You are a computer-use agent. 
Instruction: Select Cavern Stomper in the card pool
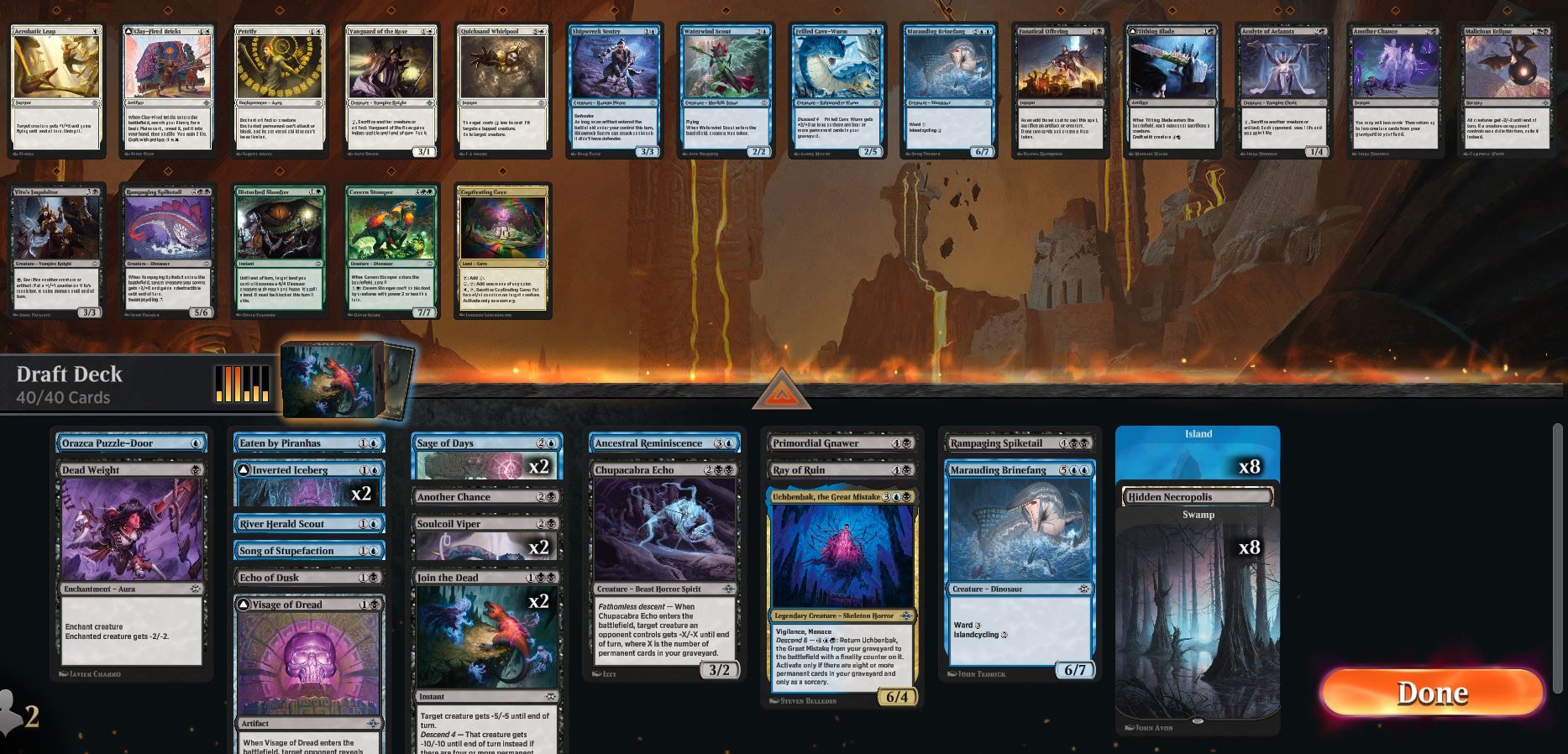(x=392, y=248)
